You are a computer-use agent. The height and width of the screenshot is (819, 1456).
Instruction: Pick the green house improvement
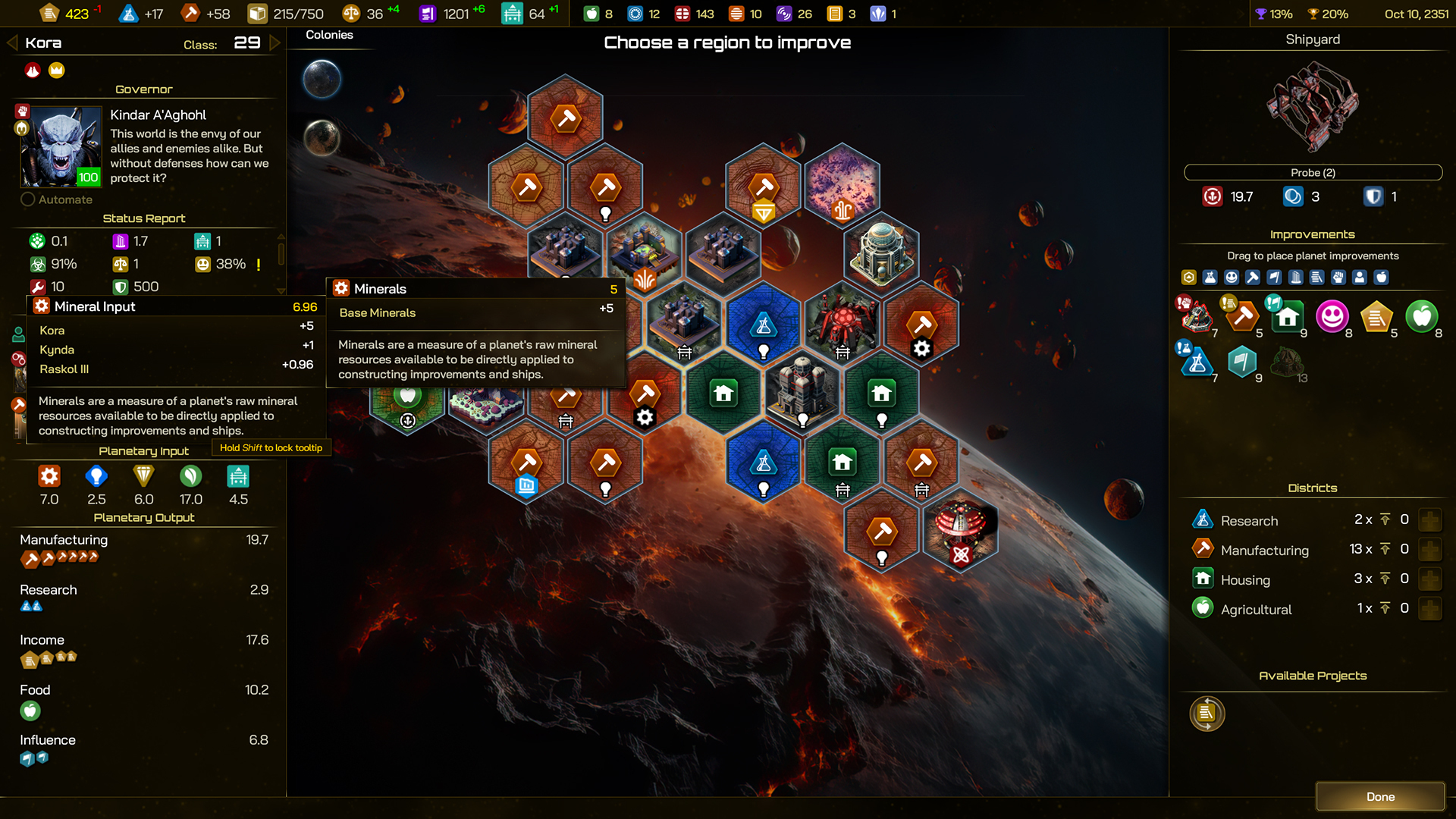(x=1287, y=316)
